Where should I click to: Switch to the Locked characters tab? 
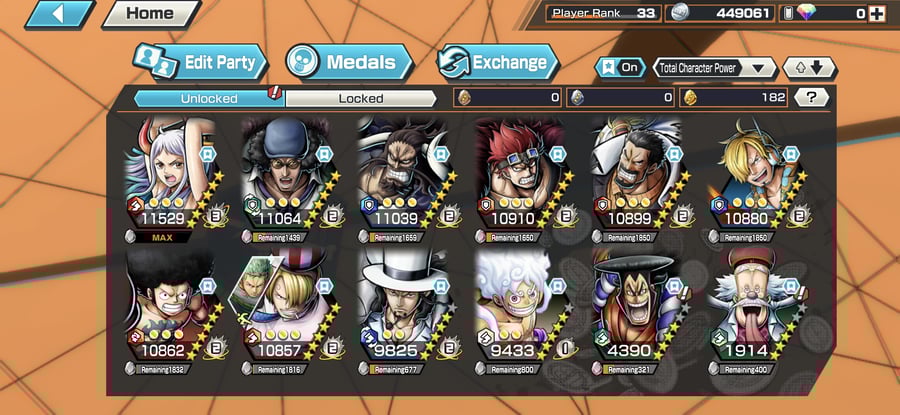(360, 98)
